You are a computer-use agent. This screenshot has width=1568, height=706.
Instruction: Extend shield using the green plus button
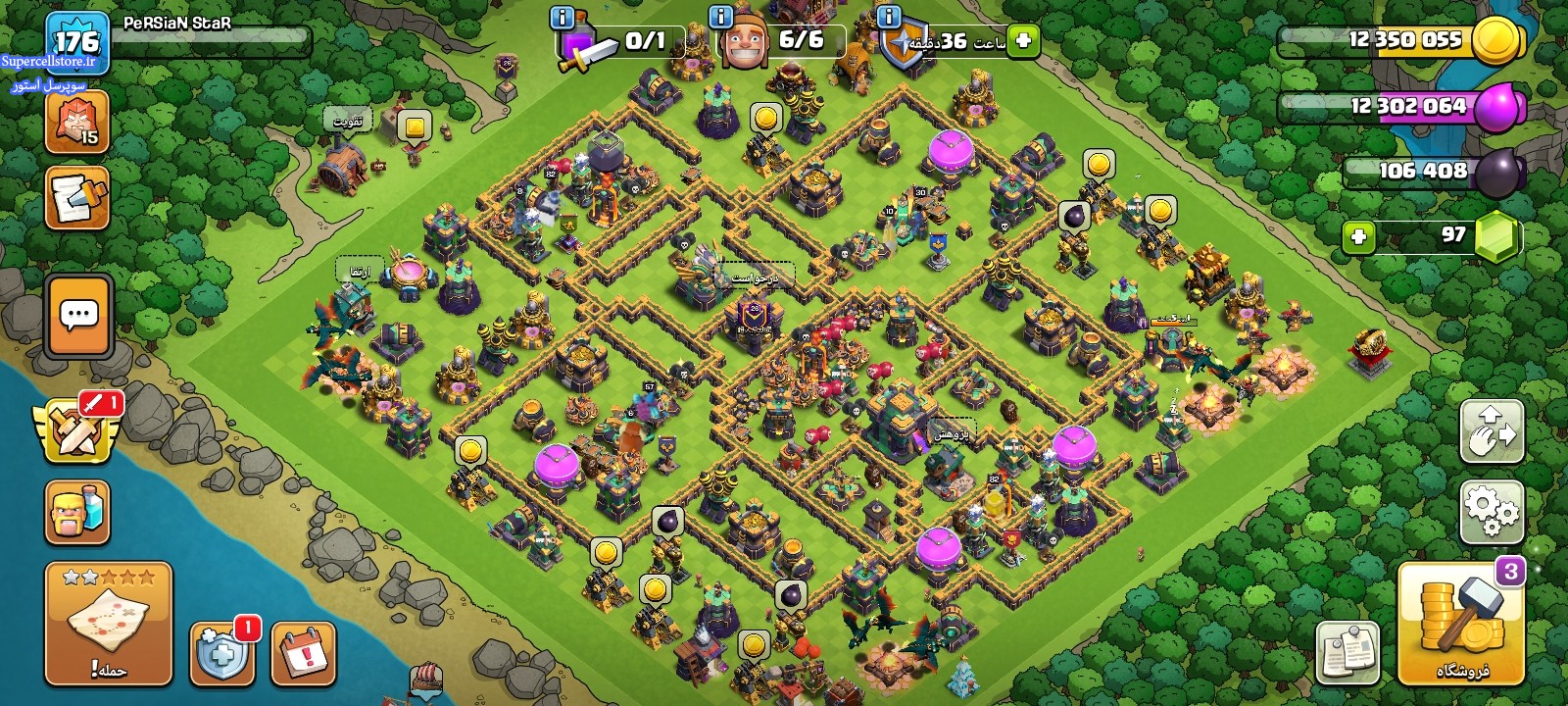click(1023, 40)
